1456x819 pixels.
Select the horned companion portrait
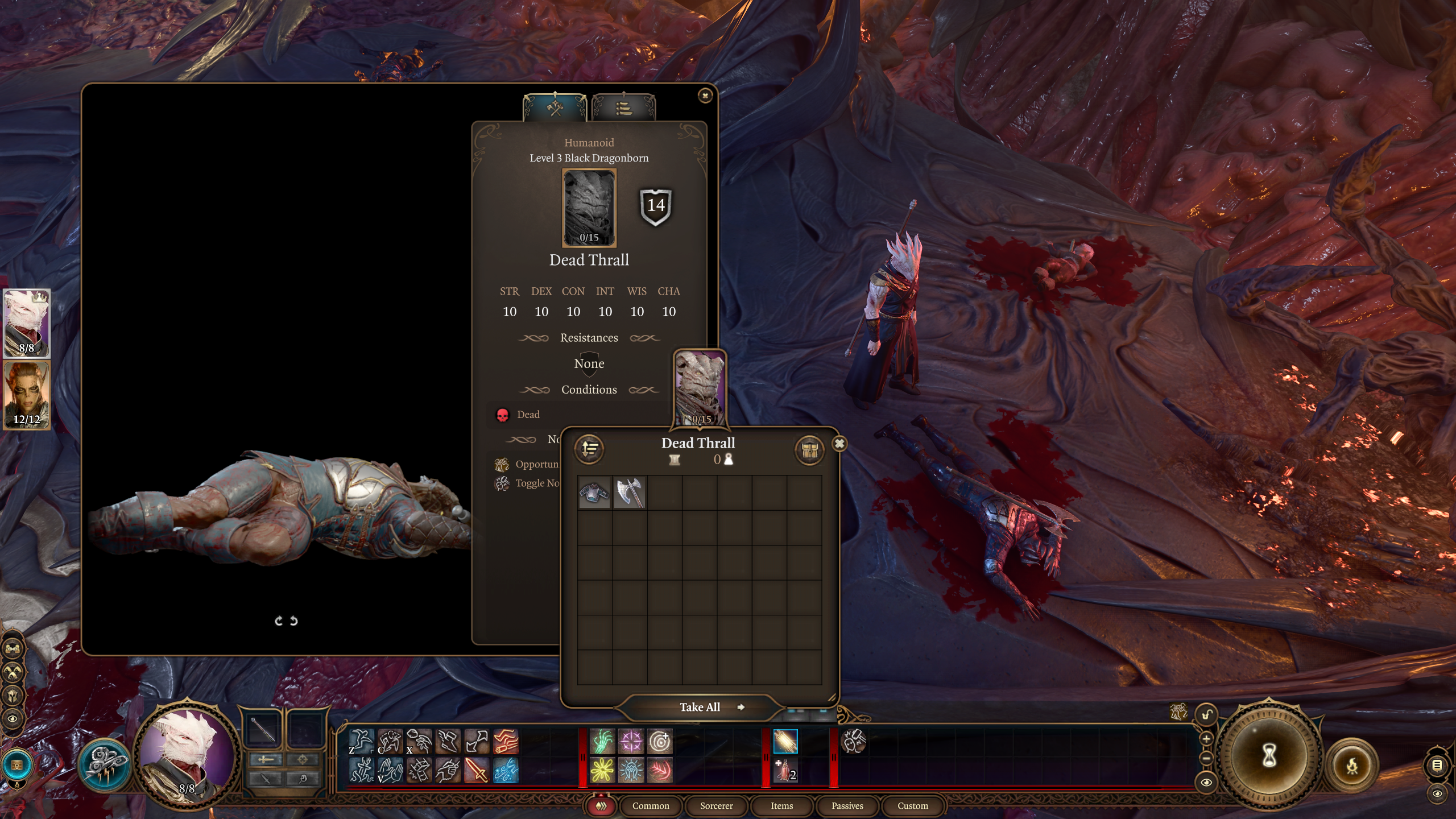coord(27,395)
